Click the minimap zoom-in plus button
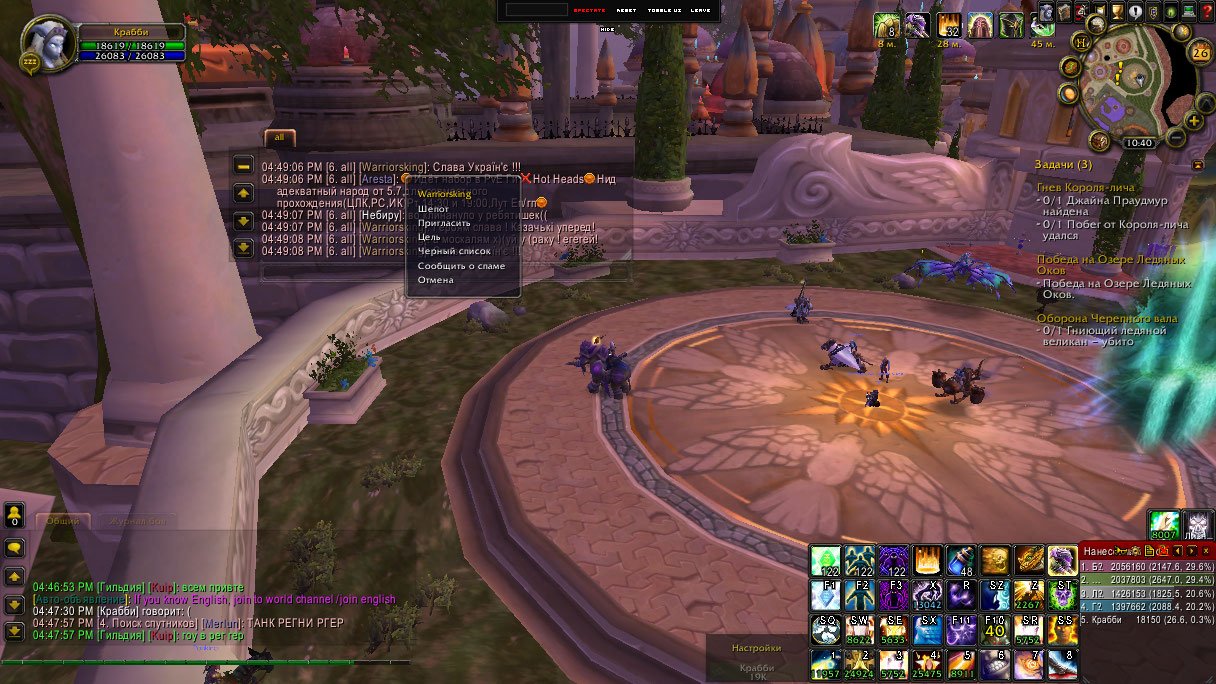The height and width of the screenshot is (684, 1216). pyautogui.click(x=1194, y=122)
